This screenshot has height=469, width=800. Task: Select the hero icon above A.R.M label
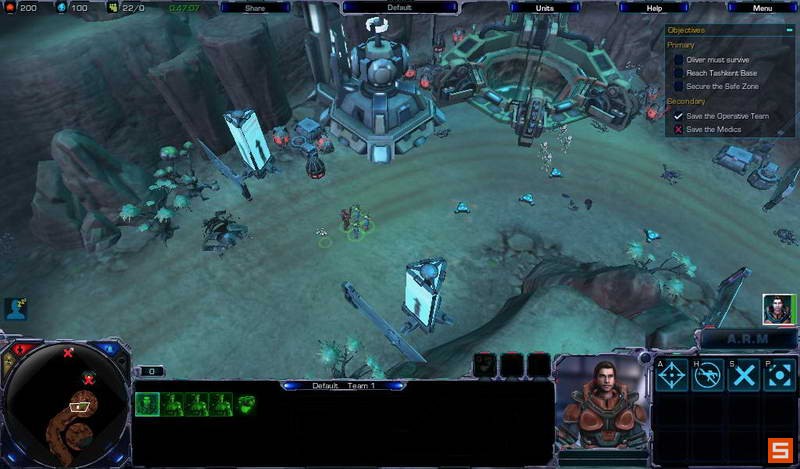[777, 310]
